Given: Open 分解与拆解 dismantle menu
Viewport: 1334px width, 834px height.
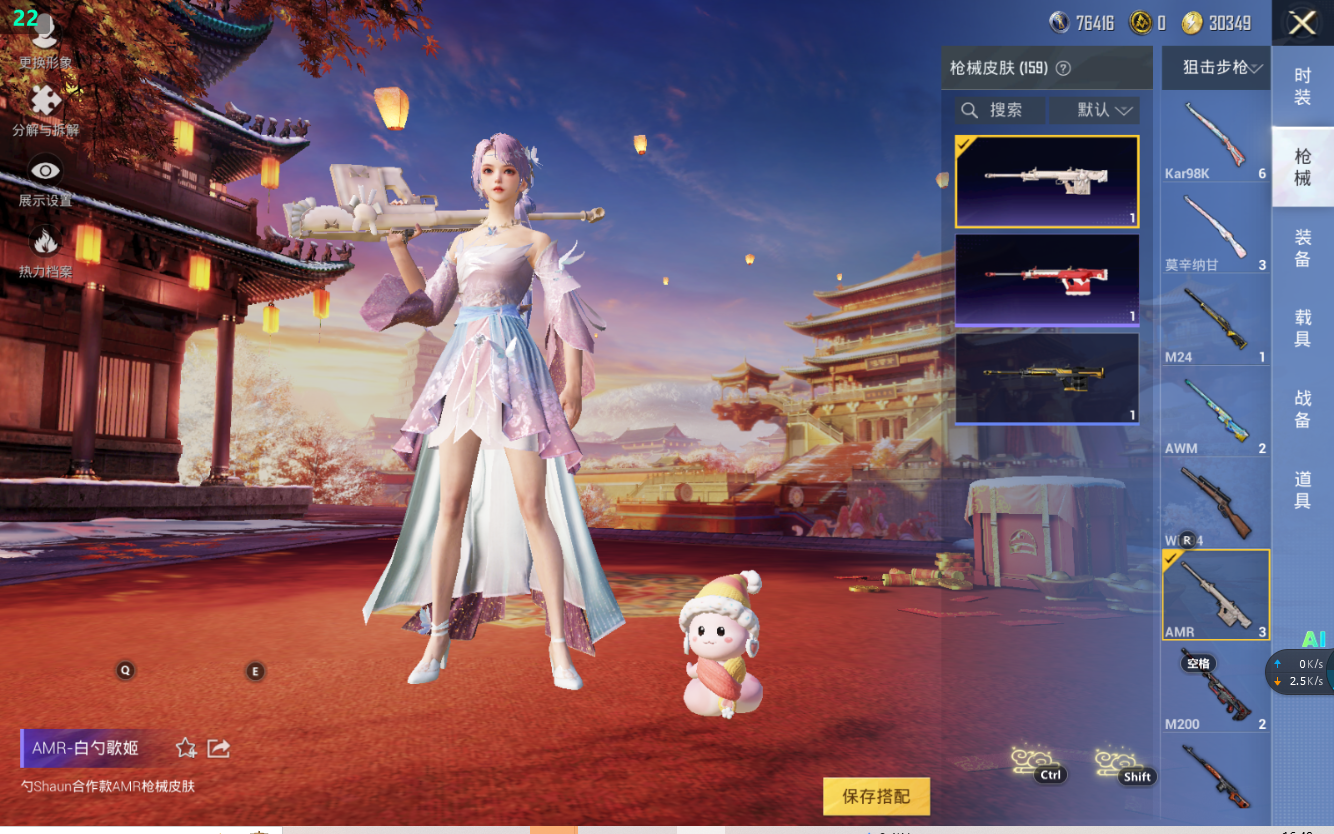Looking at the screenshot, I should [45, 110].
